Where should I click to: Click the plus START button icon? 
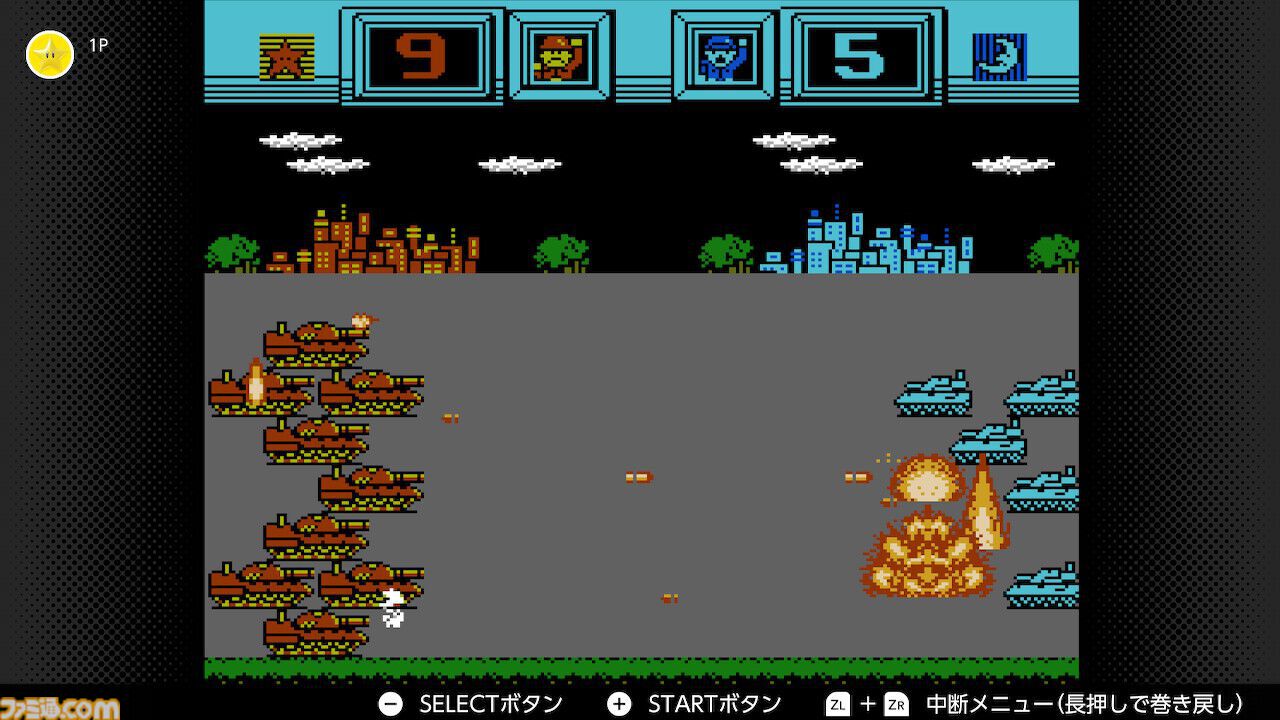619,703
